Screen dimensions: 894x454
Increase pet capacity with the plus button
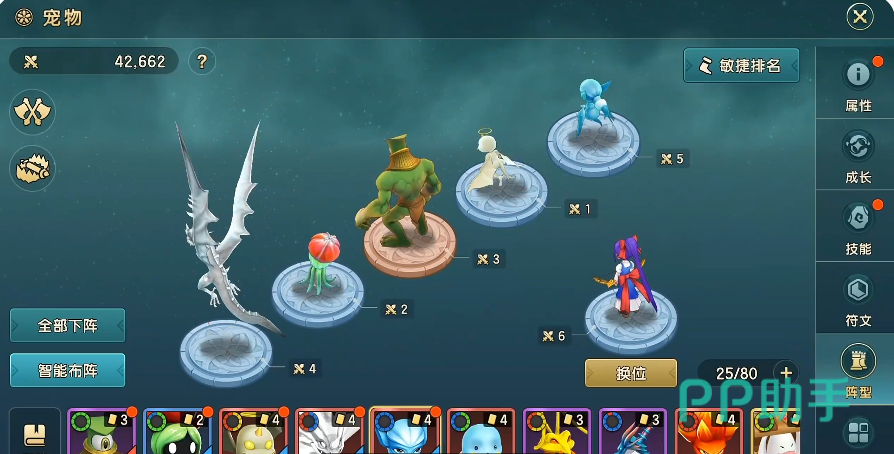click(786, 373)
